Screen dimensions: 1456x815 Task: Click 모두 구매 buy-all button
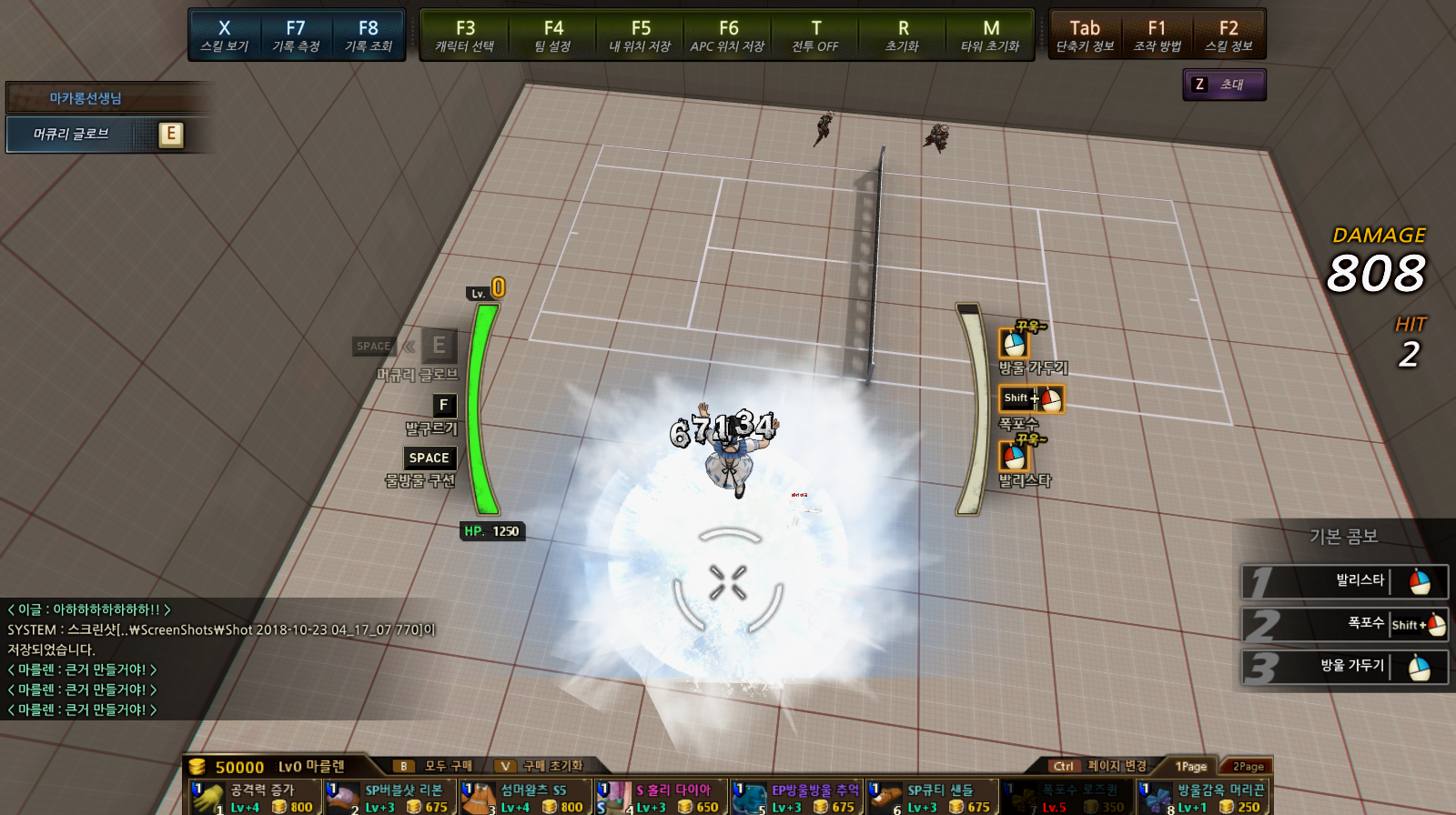click(x=435, y=766)
